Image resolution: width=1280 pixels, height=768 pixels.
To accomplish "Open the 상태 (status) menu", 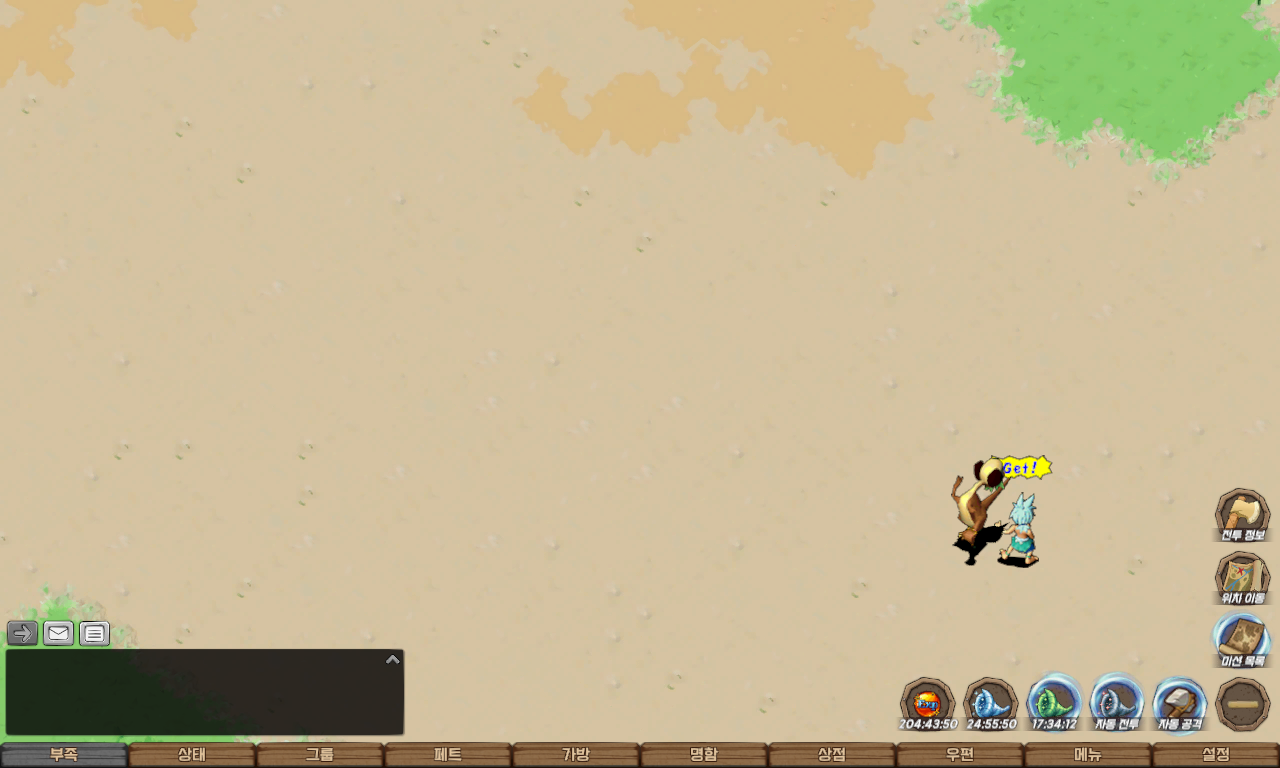I will (x=192, y=755).
